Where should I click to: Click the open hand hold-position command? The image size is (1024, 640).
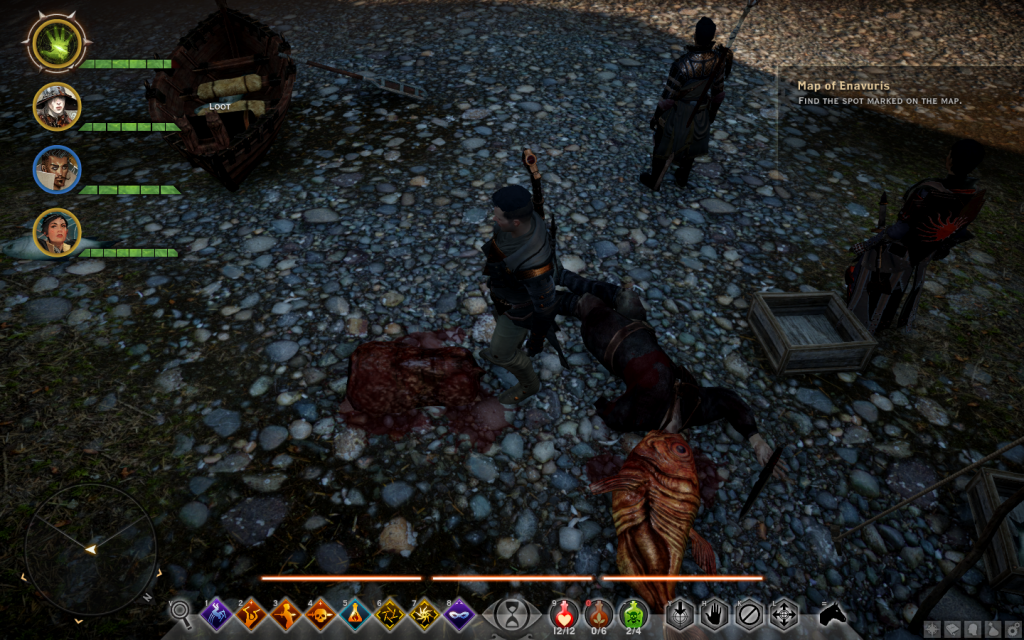click(x=714, y=612)
